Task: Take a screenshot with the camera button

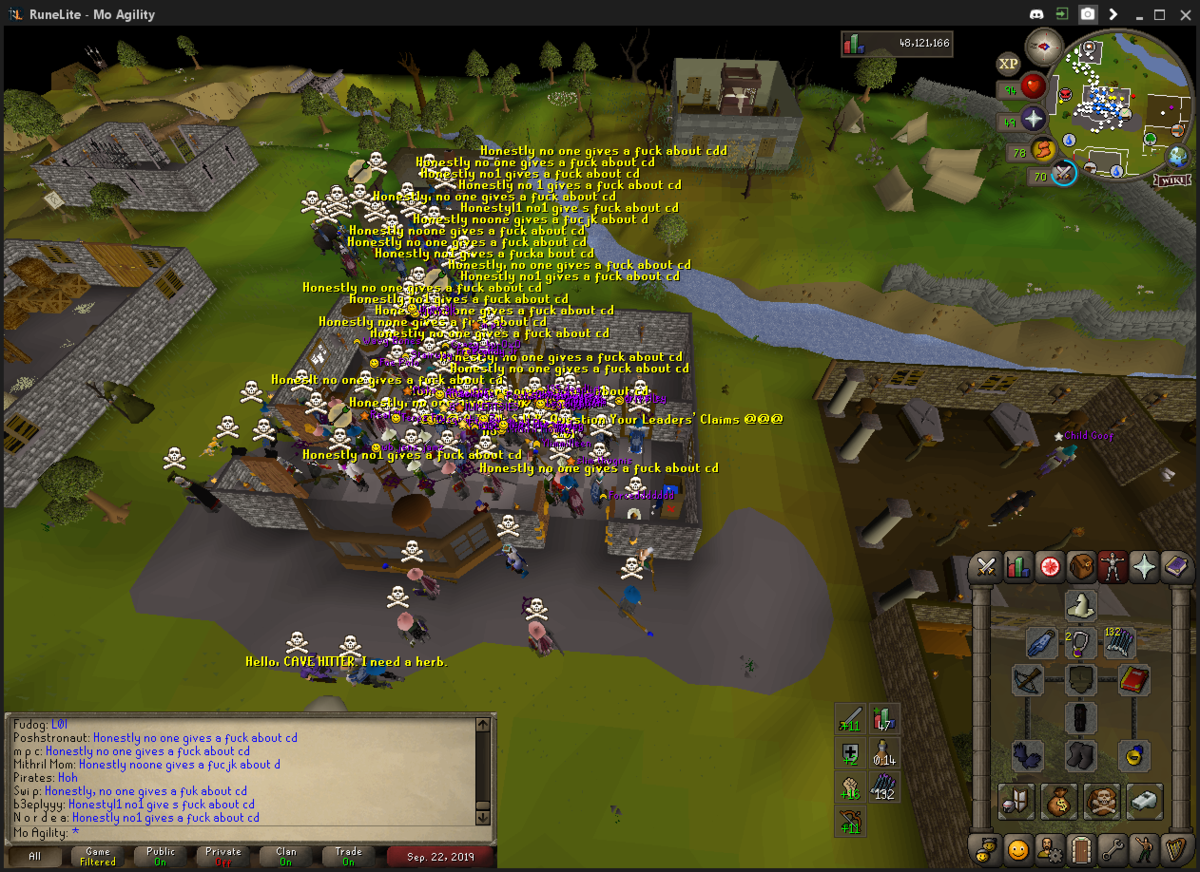Action: pos(1087,15)
